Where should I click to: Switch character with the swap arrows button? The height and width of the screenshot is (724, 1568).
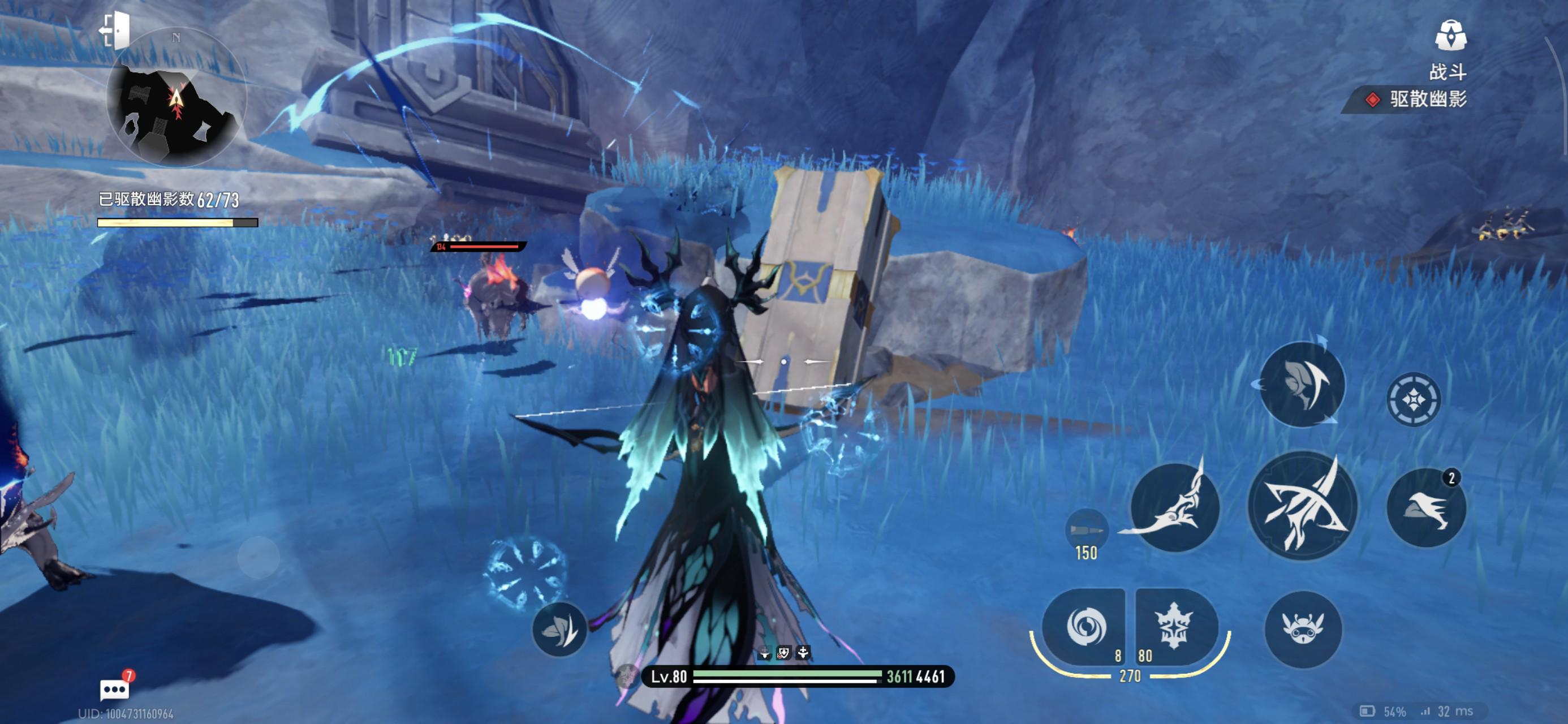click(1302, 383)
